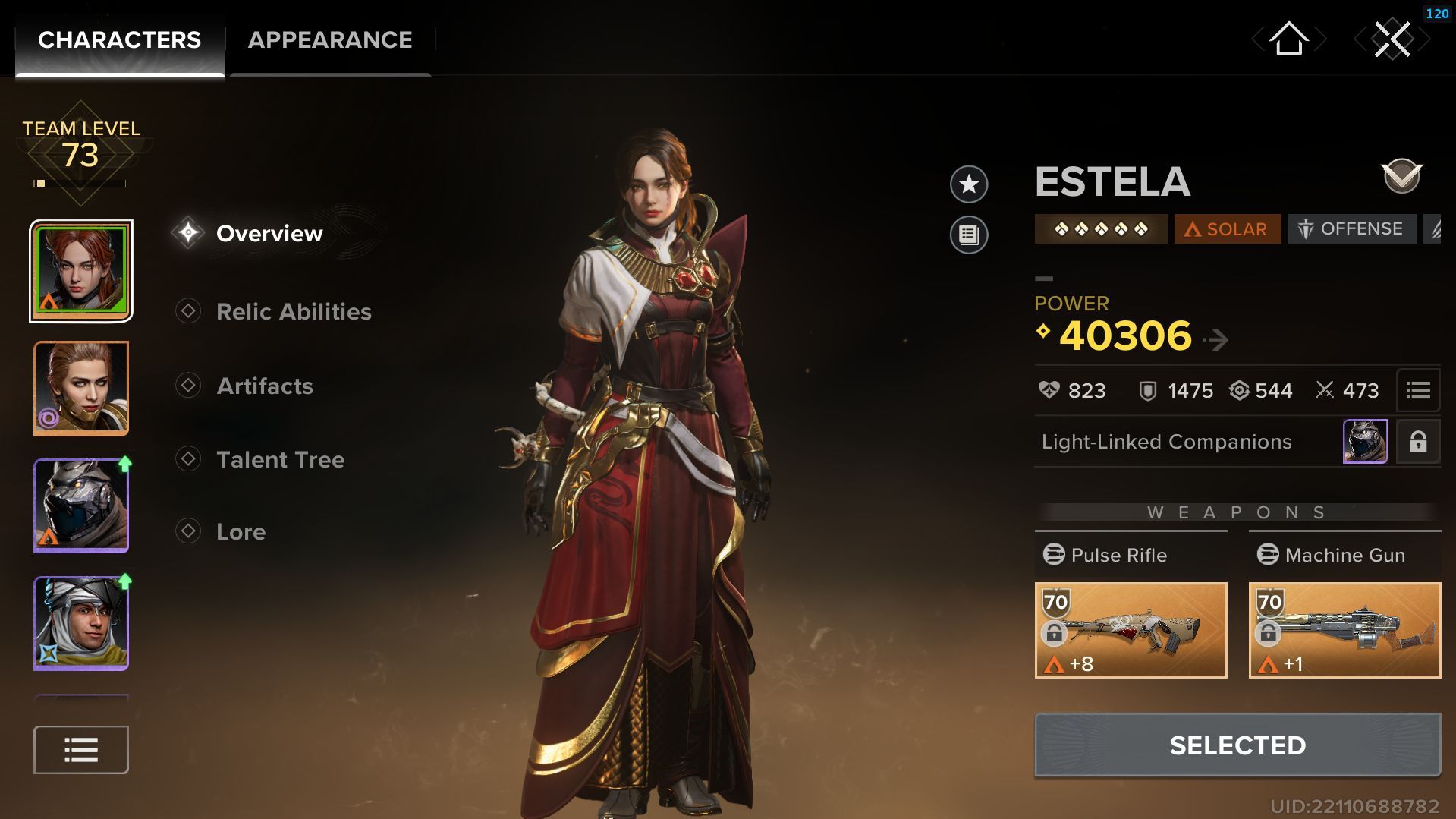Unlock the Machine Gun padlock toggle

pos(1269,632)
